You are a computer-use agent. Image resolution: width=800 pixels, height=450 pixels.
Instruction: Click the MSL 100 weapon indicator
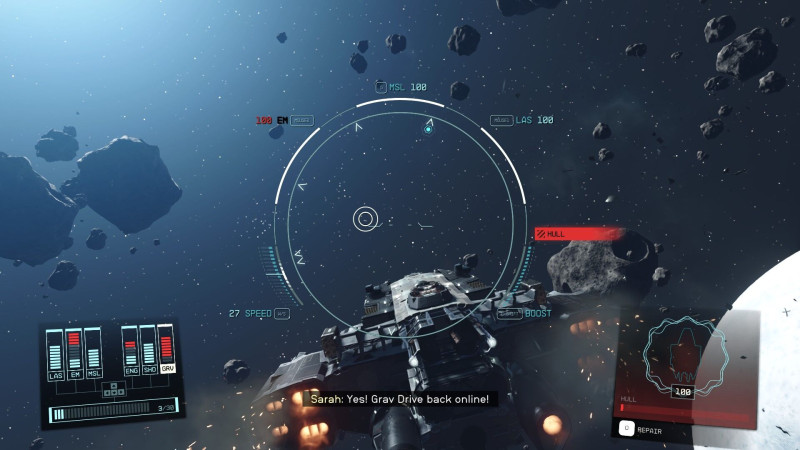tap(400, 87)
